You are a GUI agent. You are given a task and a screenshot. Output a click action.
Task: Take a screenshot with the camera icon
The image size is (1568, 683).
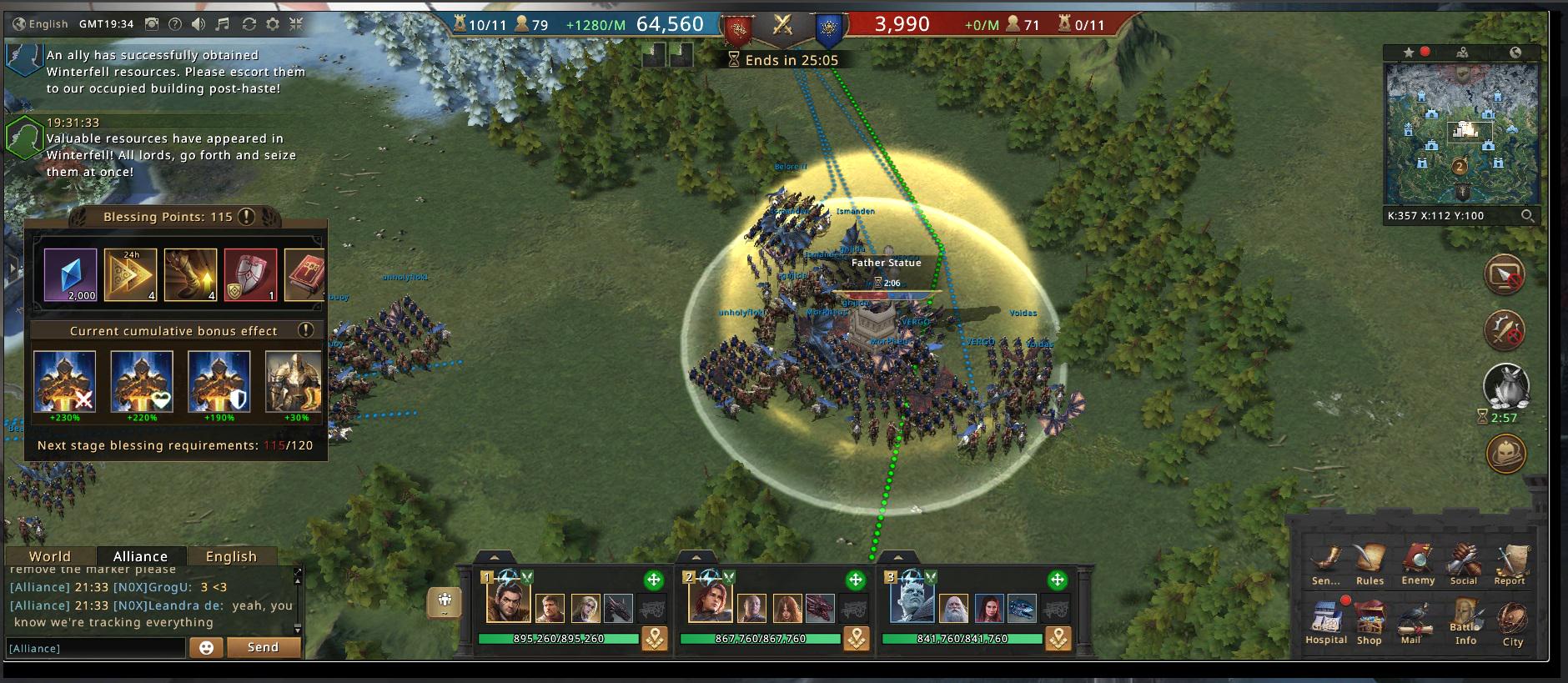click(151, 24)
